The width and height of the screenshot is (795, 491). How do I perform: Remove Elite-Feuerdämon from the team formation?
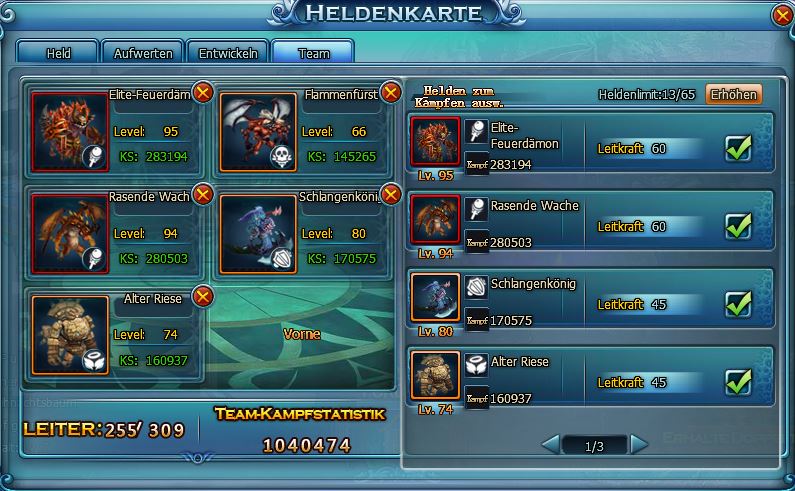202,93
